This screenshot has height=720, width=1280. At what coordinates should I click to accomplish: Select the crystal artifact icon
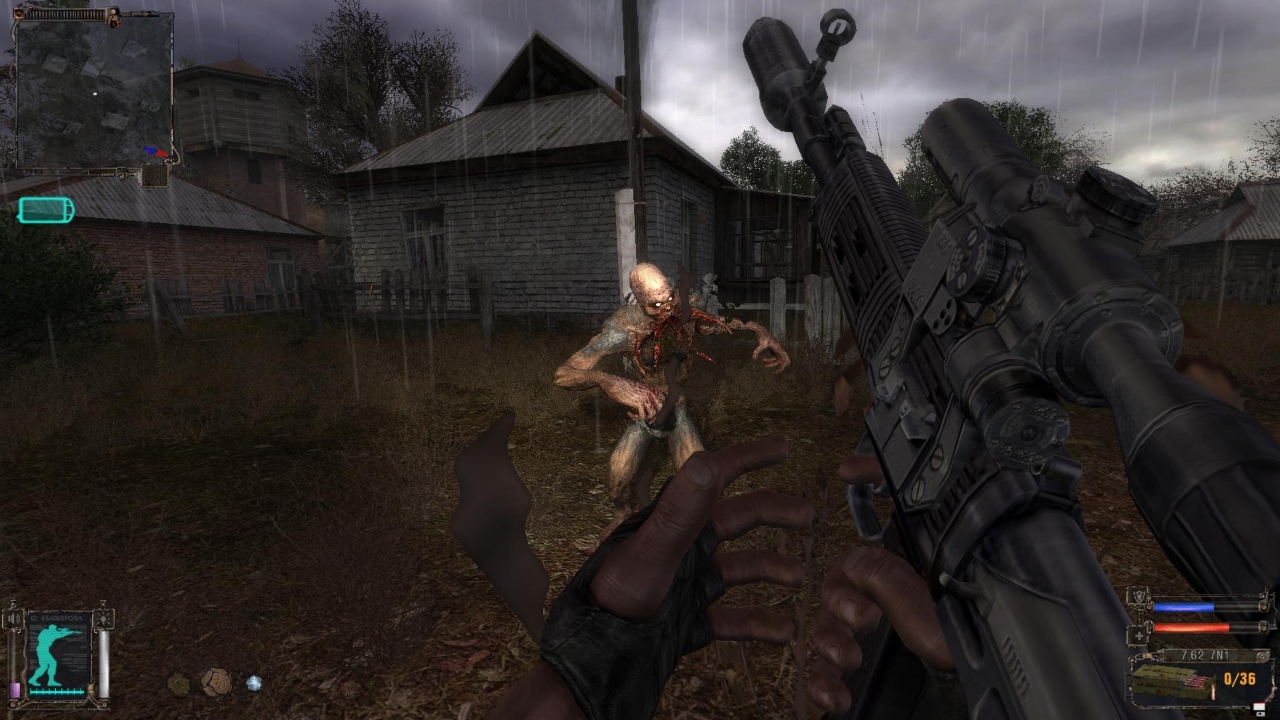(x=253, y=682)
